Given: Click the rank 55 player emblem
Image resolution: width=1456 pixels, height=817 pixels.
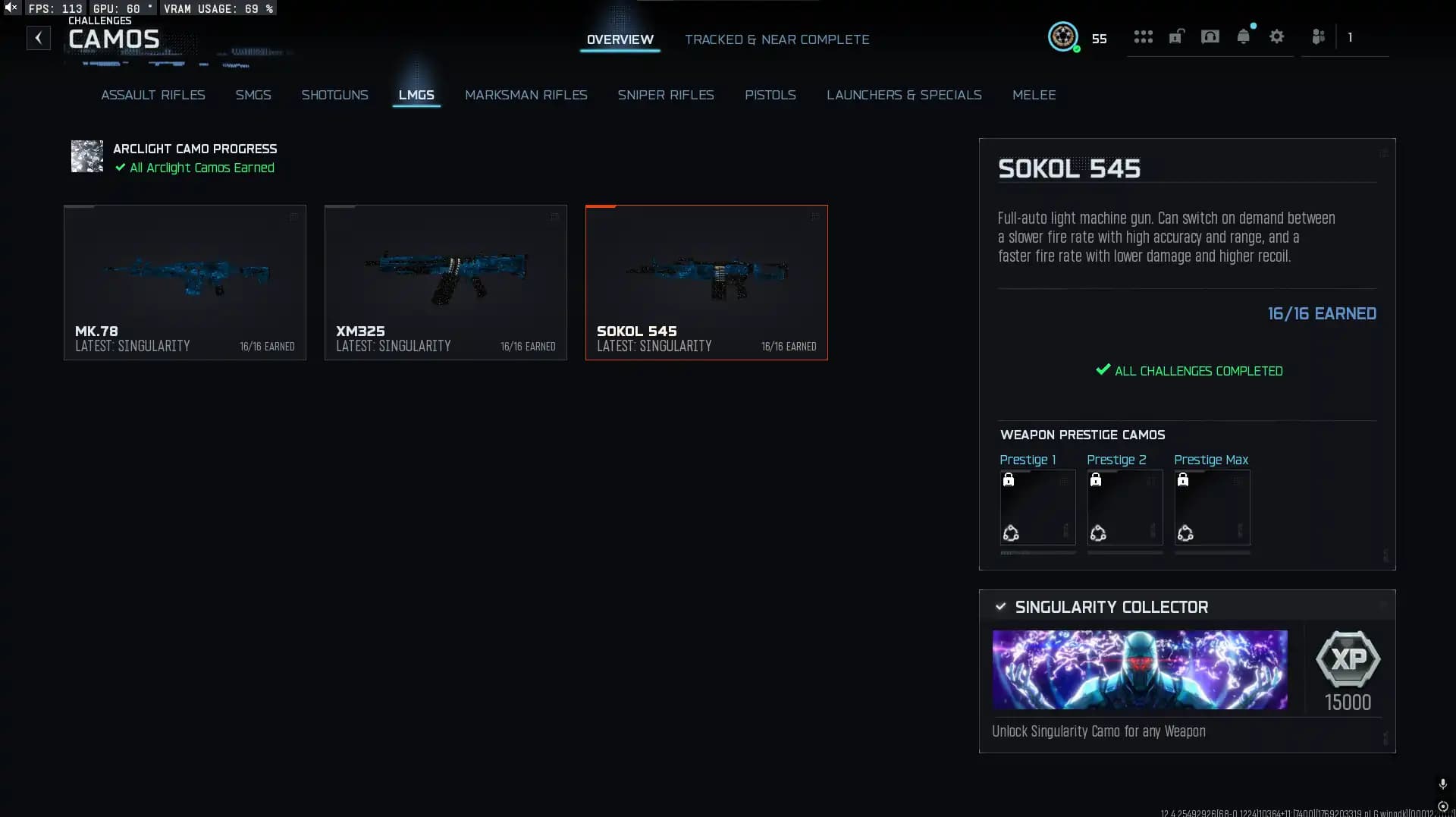Looking at the screenshot, I should (1064, 36).
